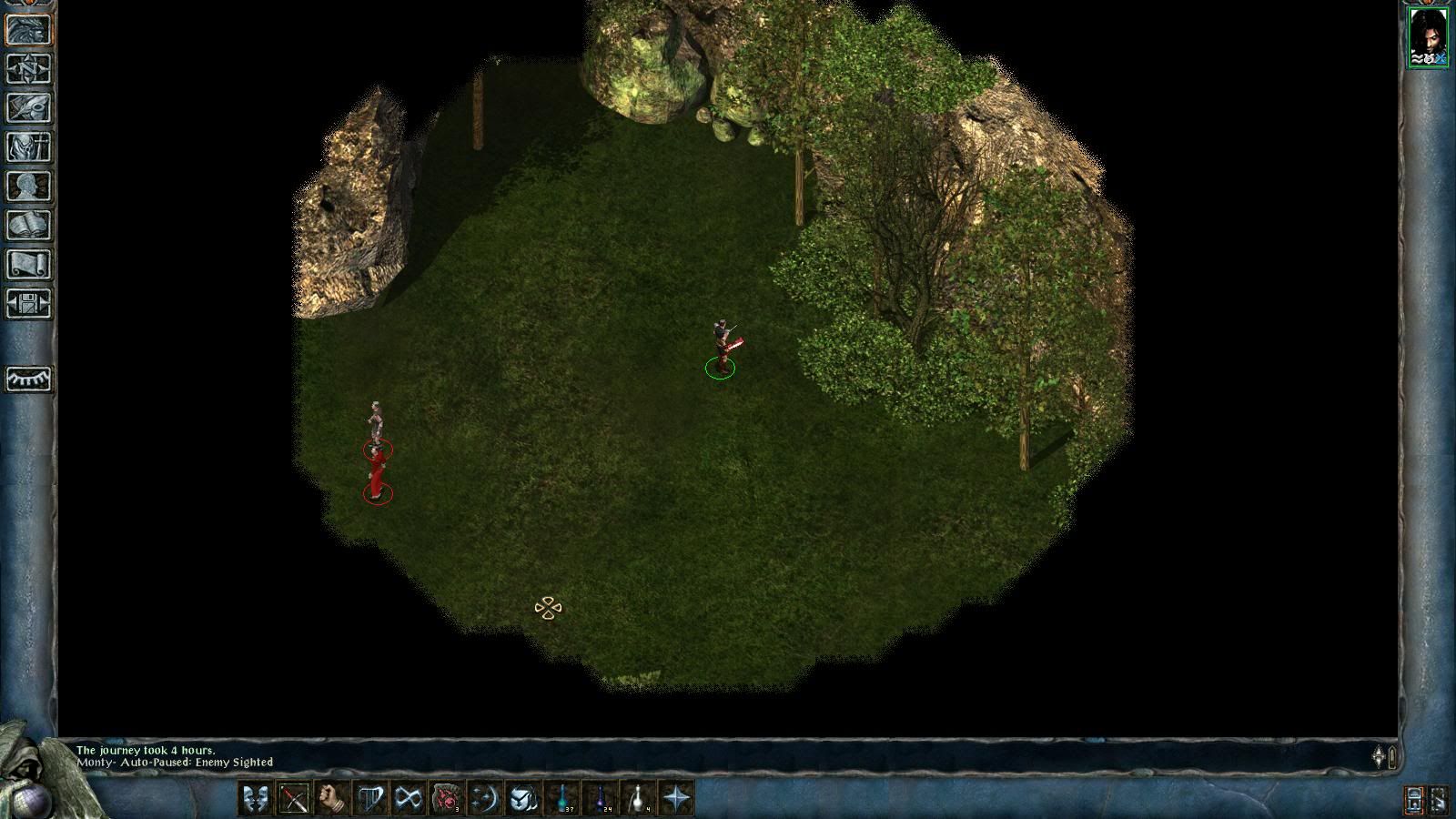Open the character record sheet
Image resolution: width=1456 pixels, height=819 pixels.
[28, 187]
